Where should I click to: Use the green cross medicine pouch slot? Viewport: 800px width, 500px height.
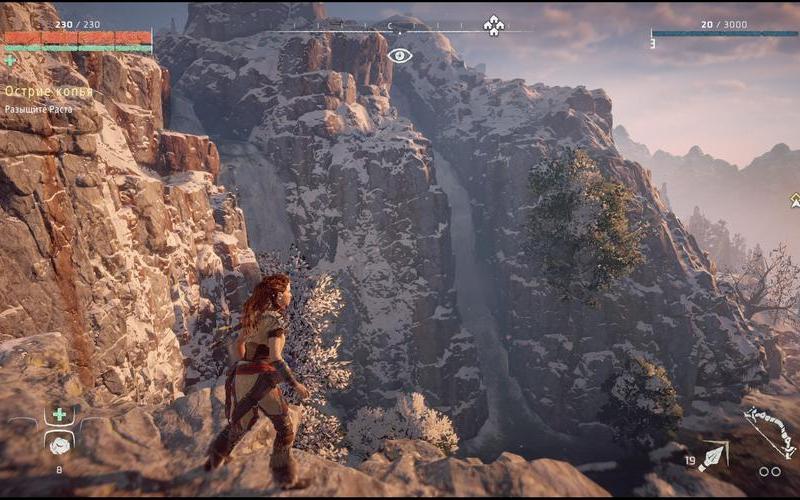click(x=59, y=414)
